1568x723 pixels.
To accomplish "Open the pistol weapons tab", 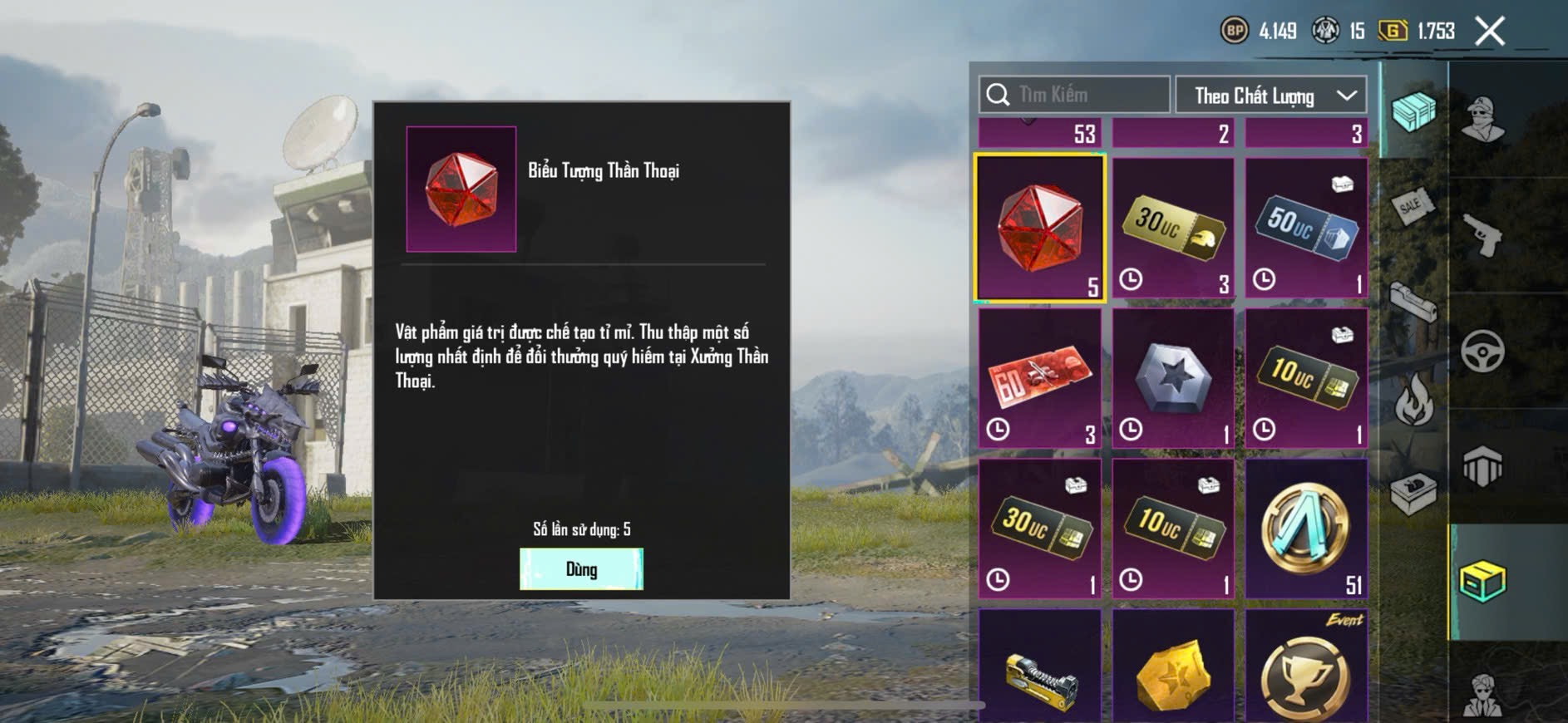I will click(1483, 236).
